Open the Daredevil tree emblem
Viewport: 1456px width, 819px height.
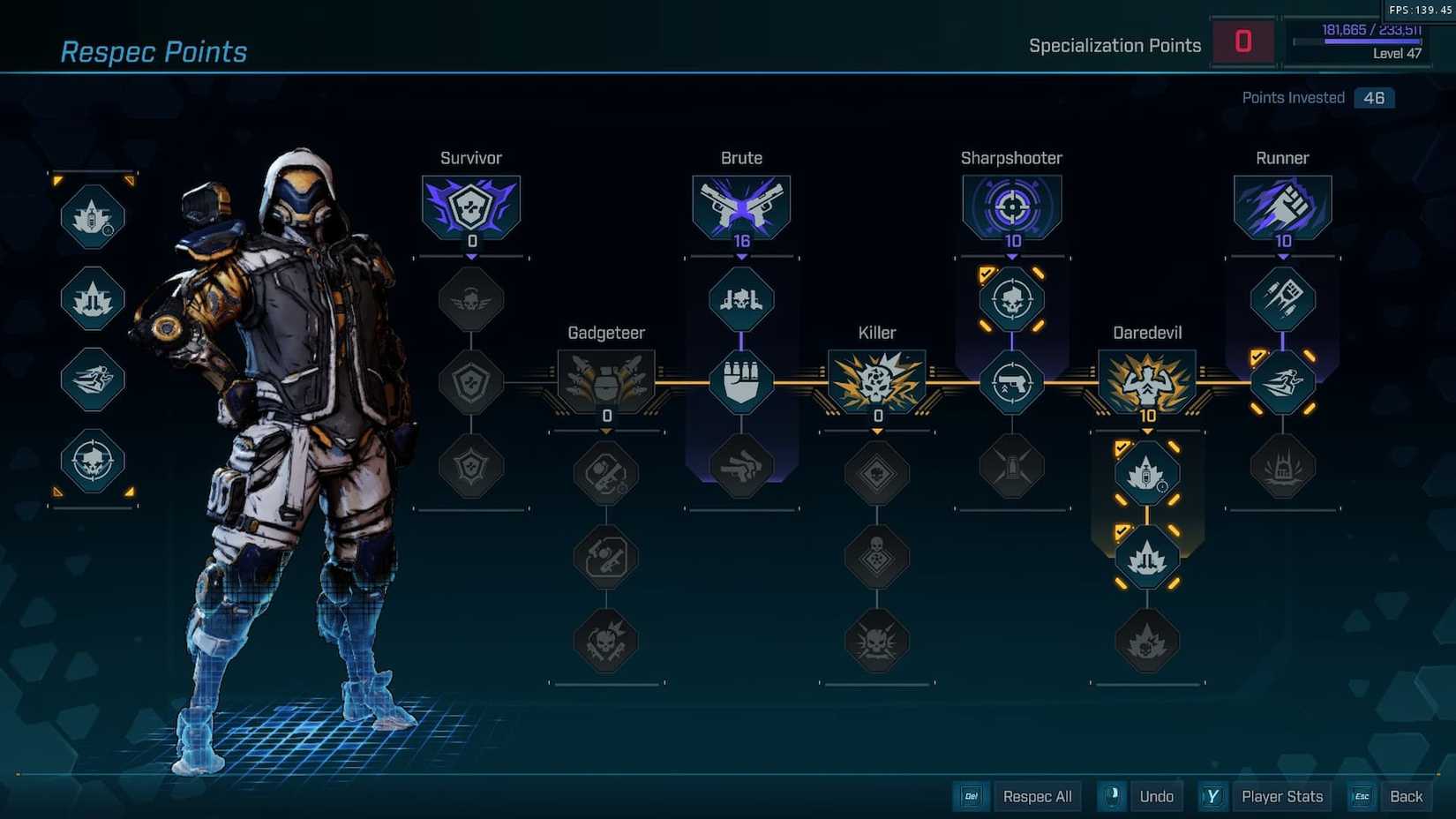coord(1146,379)
